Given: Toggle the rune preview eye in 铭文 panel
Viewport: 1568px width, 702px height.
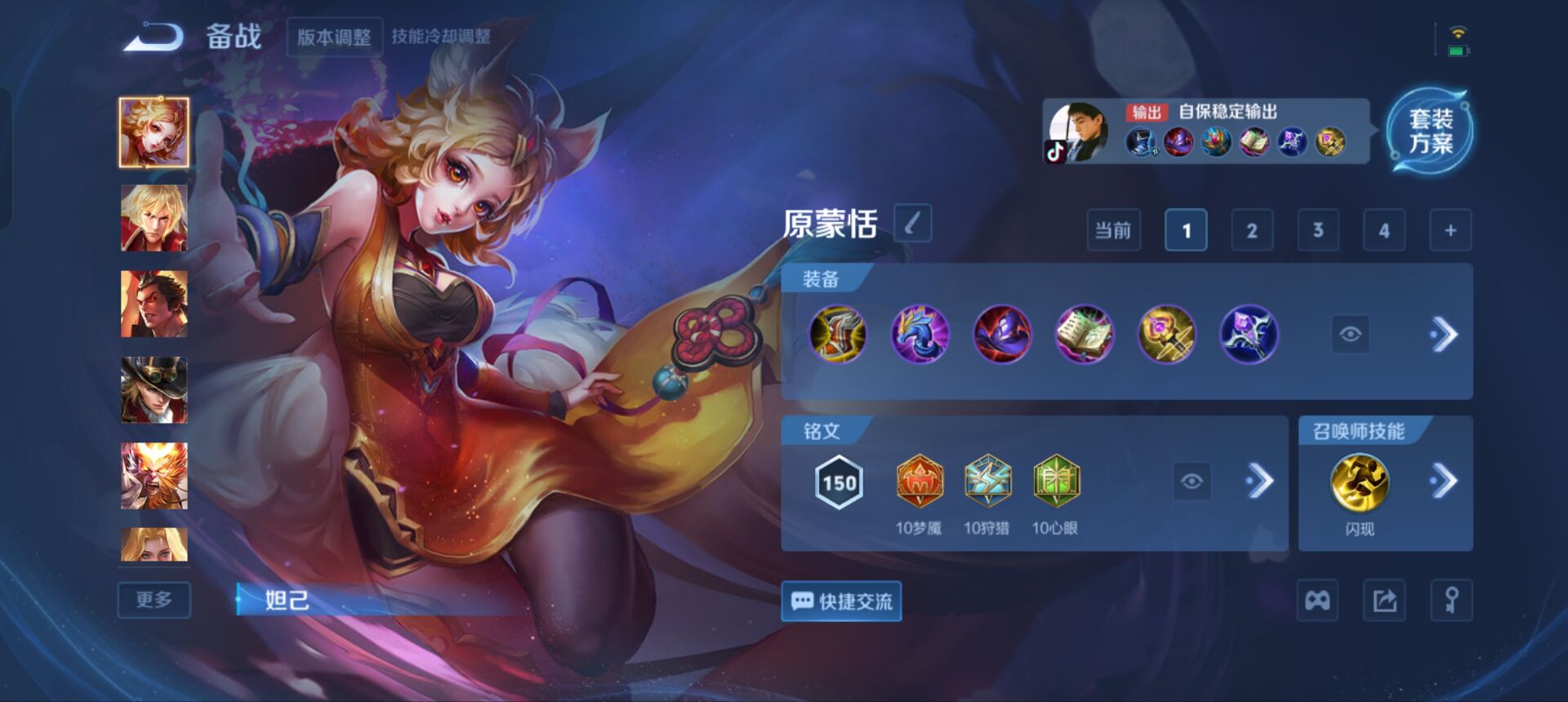Looking at the screenshot, I should tap(1193, 482).
